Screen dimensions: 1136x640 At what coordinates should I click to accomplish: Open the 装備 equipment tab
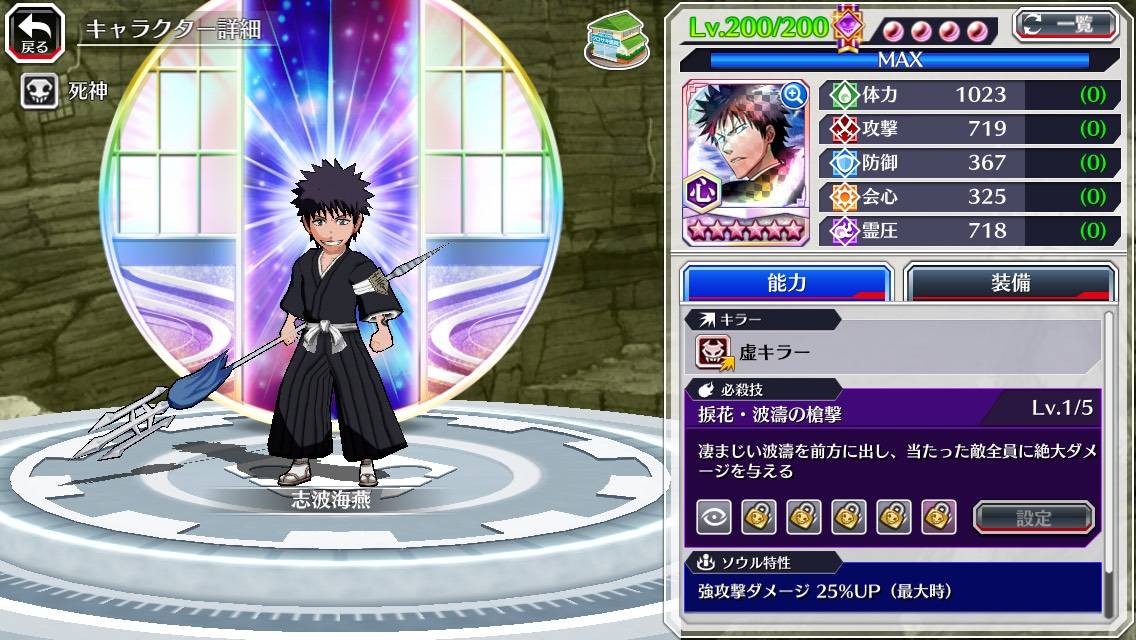pos(1010,283)
